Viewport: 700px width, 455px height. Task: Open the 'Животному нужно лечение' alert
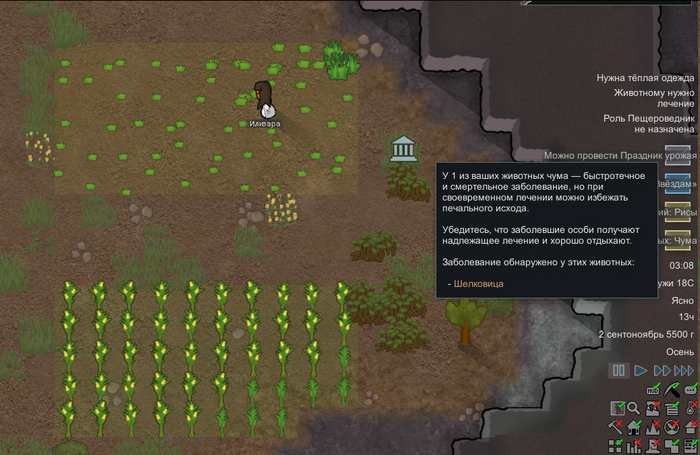click(653, 98)
